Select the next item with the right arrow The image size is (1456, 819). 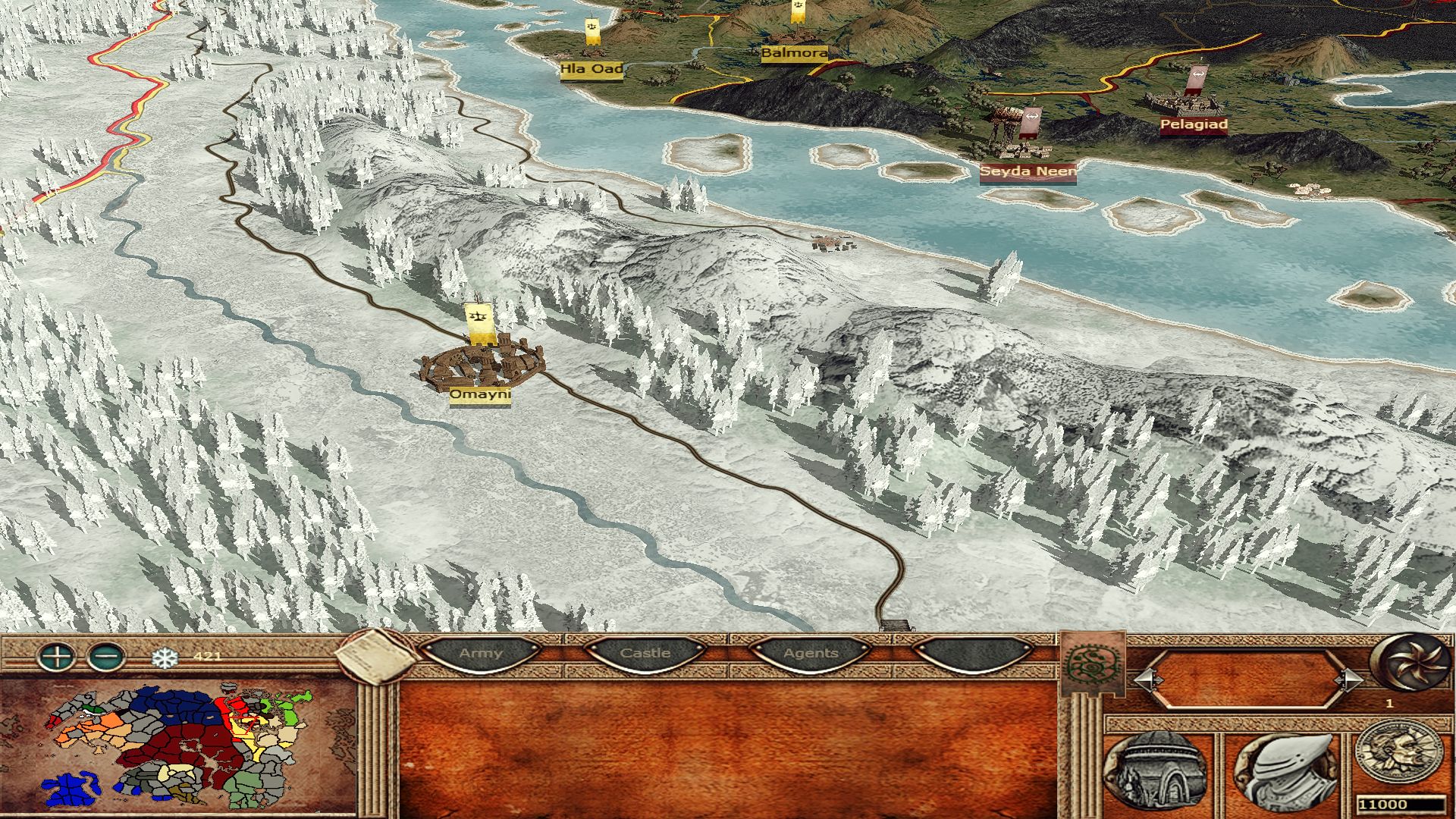[1349, 679]
